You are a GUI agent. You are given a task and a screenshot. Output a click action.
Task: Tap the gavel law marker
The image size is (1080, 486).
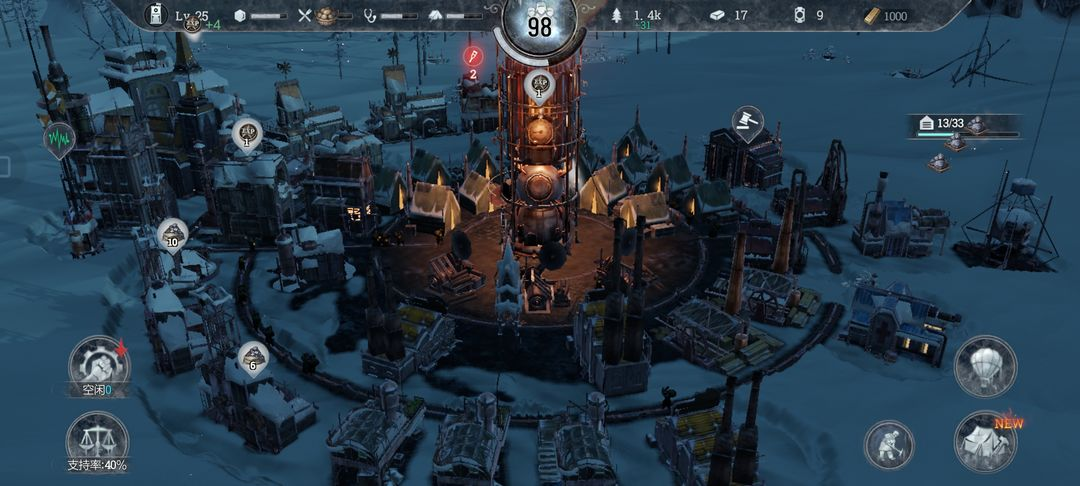[748, 123]
